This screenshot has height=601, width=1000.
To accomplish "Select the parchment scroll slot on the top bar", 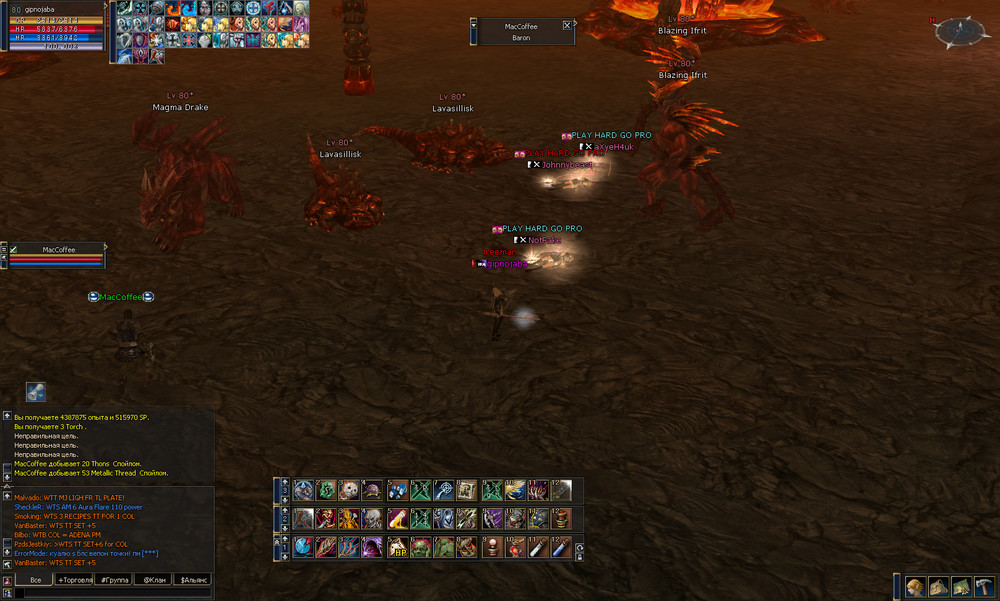I will [467, 490].
